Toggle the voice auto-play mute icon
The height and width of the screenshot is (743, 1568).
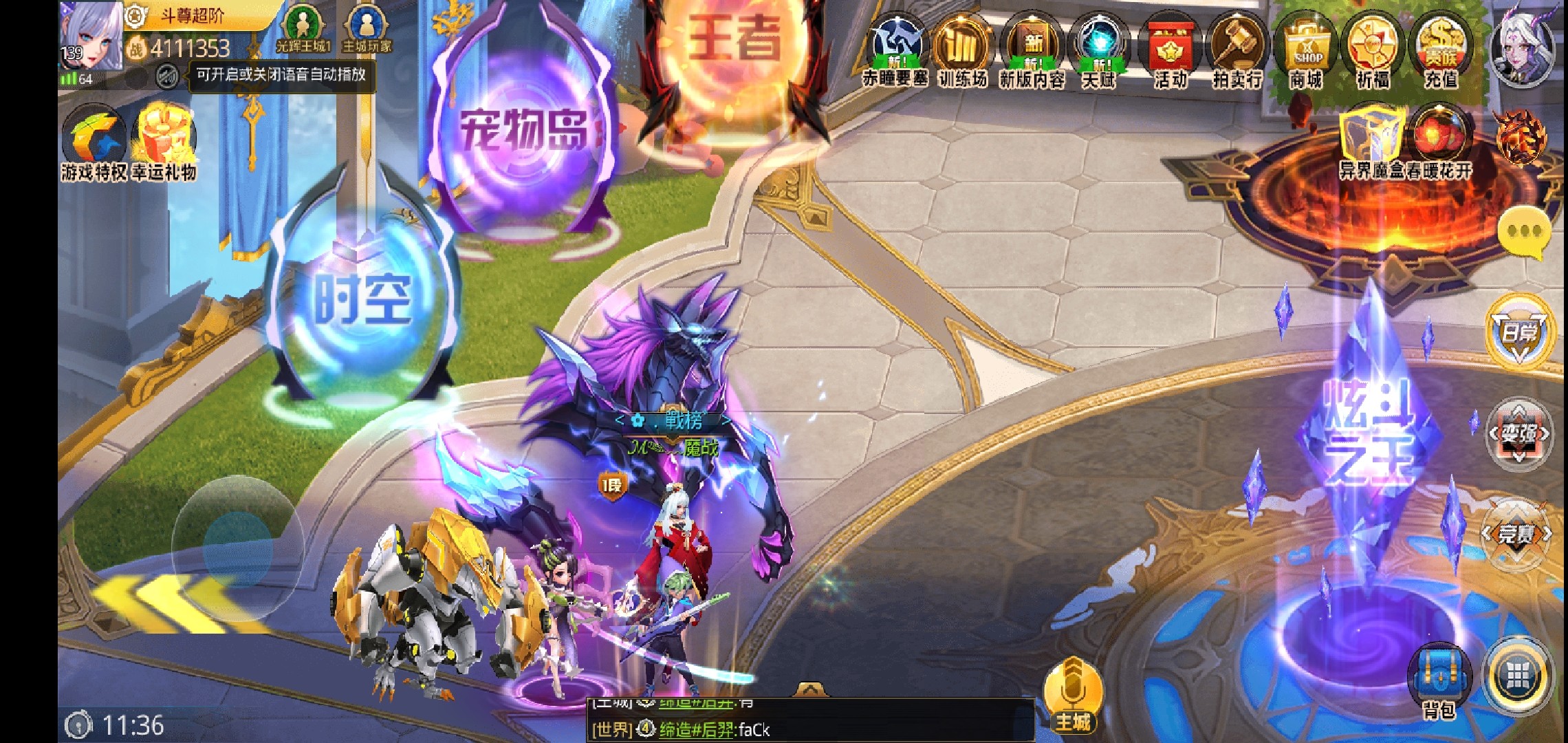point(166,76)
